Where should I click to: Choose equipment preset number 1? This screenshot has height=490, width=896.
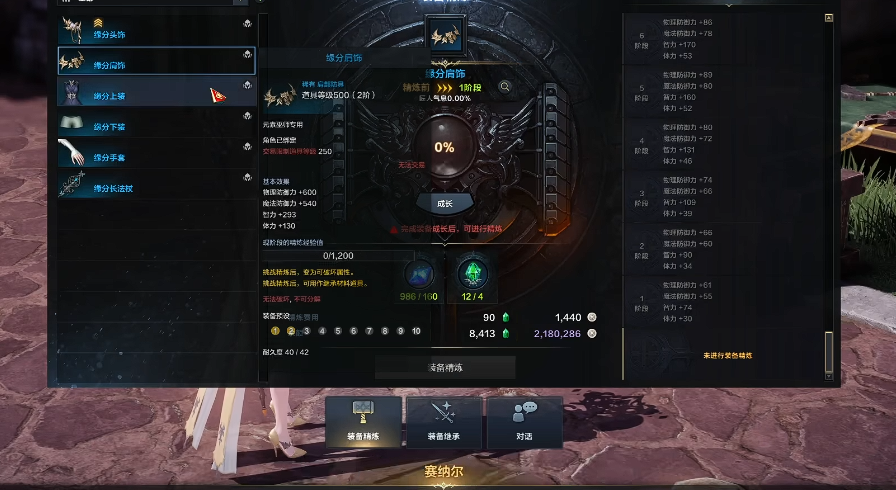click(x=275, y=331)
